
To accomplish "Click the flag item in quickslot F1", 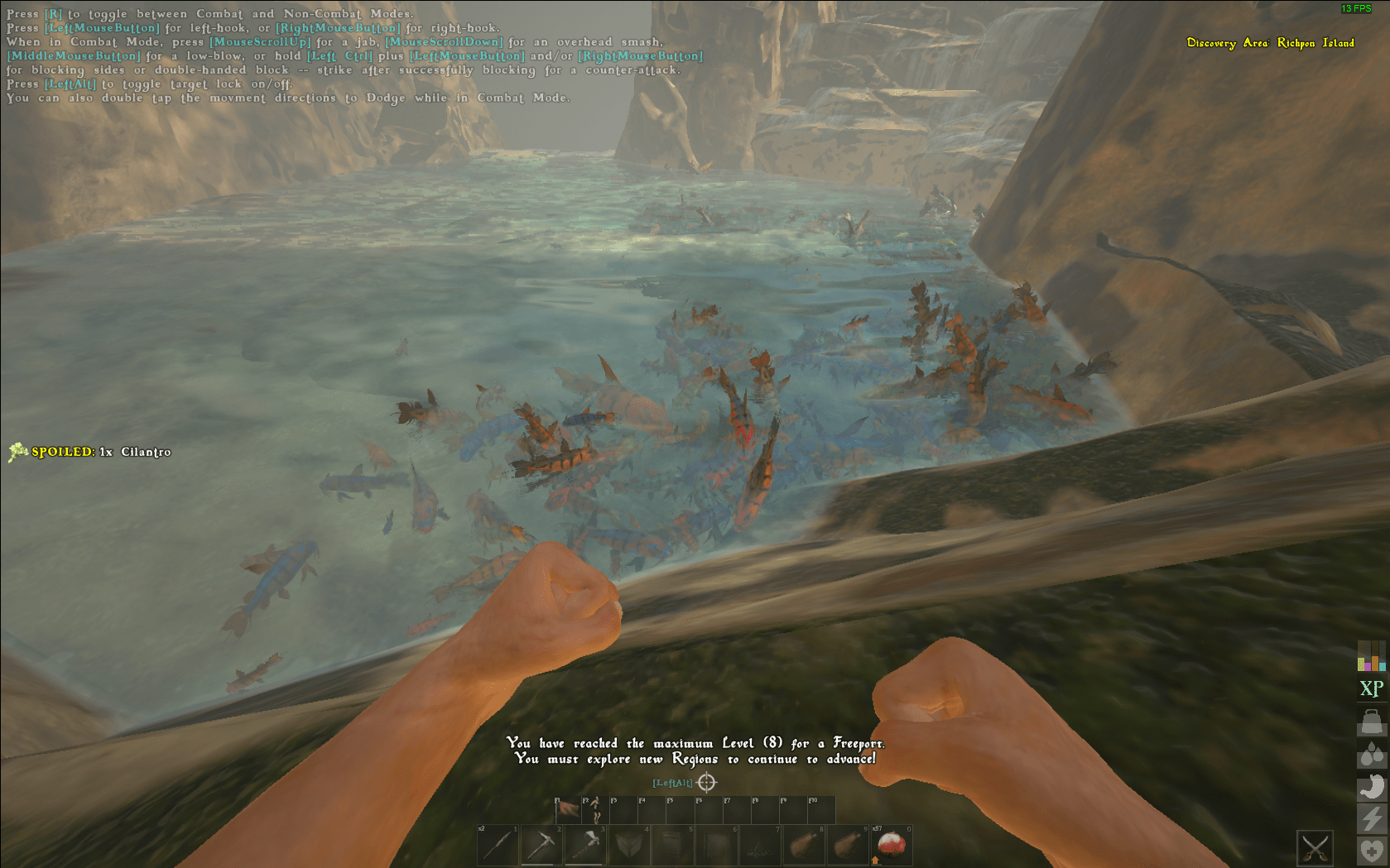I will tap(568, 809).
